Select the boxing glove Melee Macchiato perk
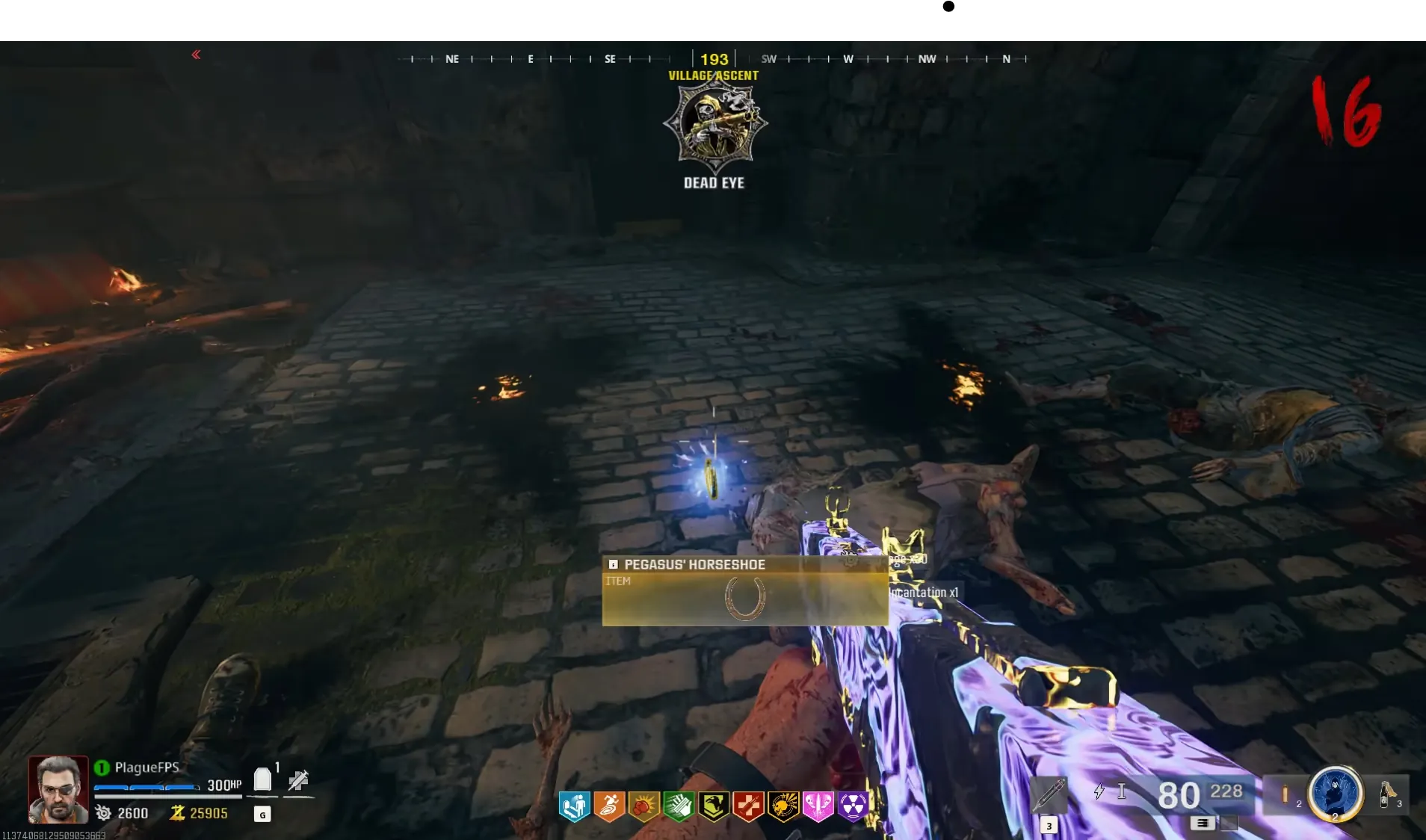1426x840 pixels. pos(644,806)
